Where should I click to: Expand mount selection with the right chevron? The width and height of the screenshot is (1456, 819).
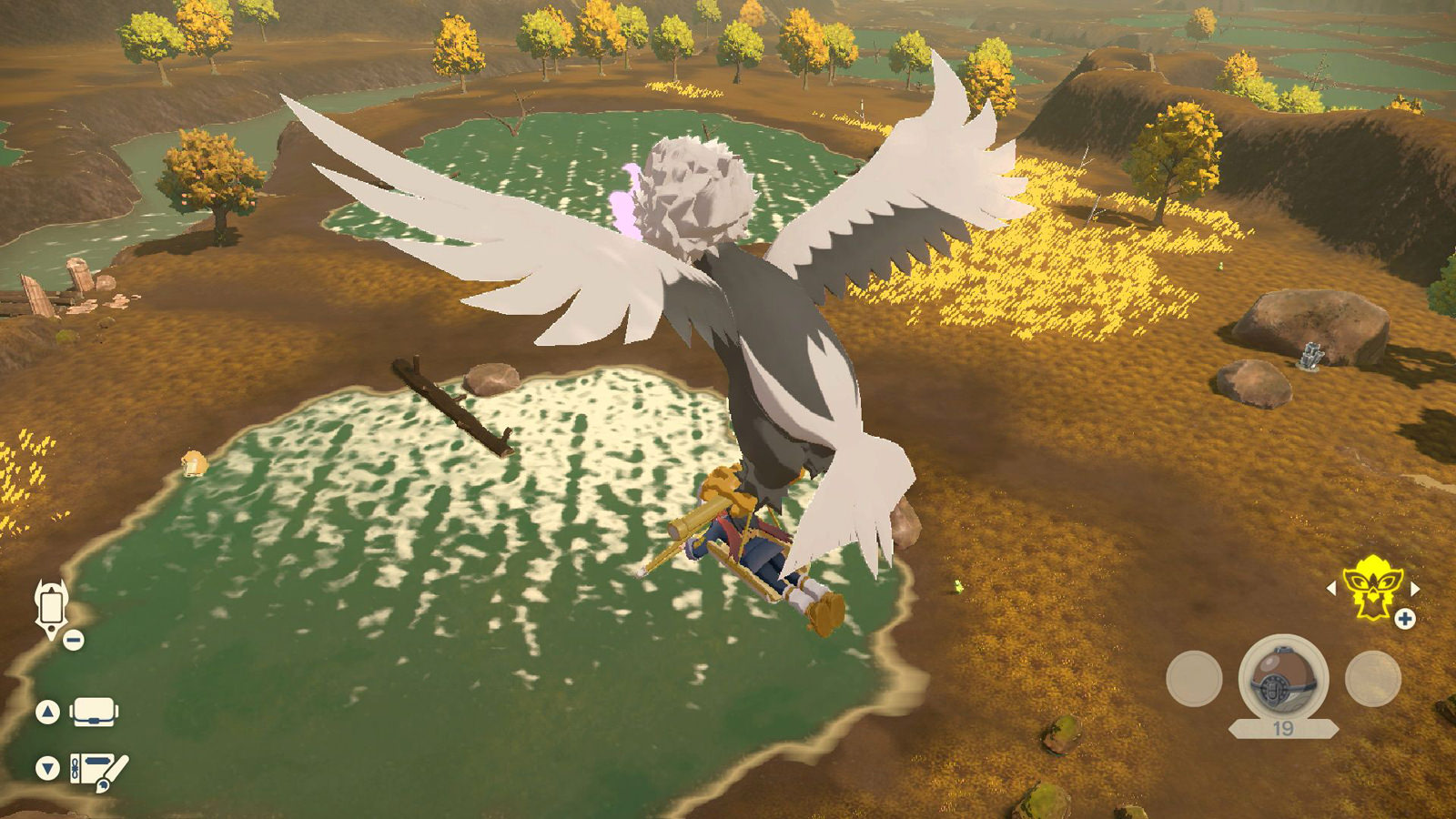1416,588
